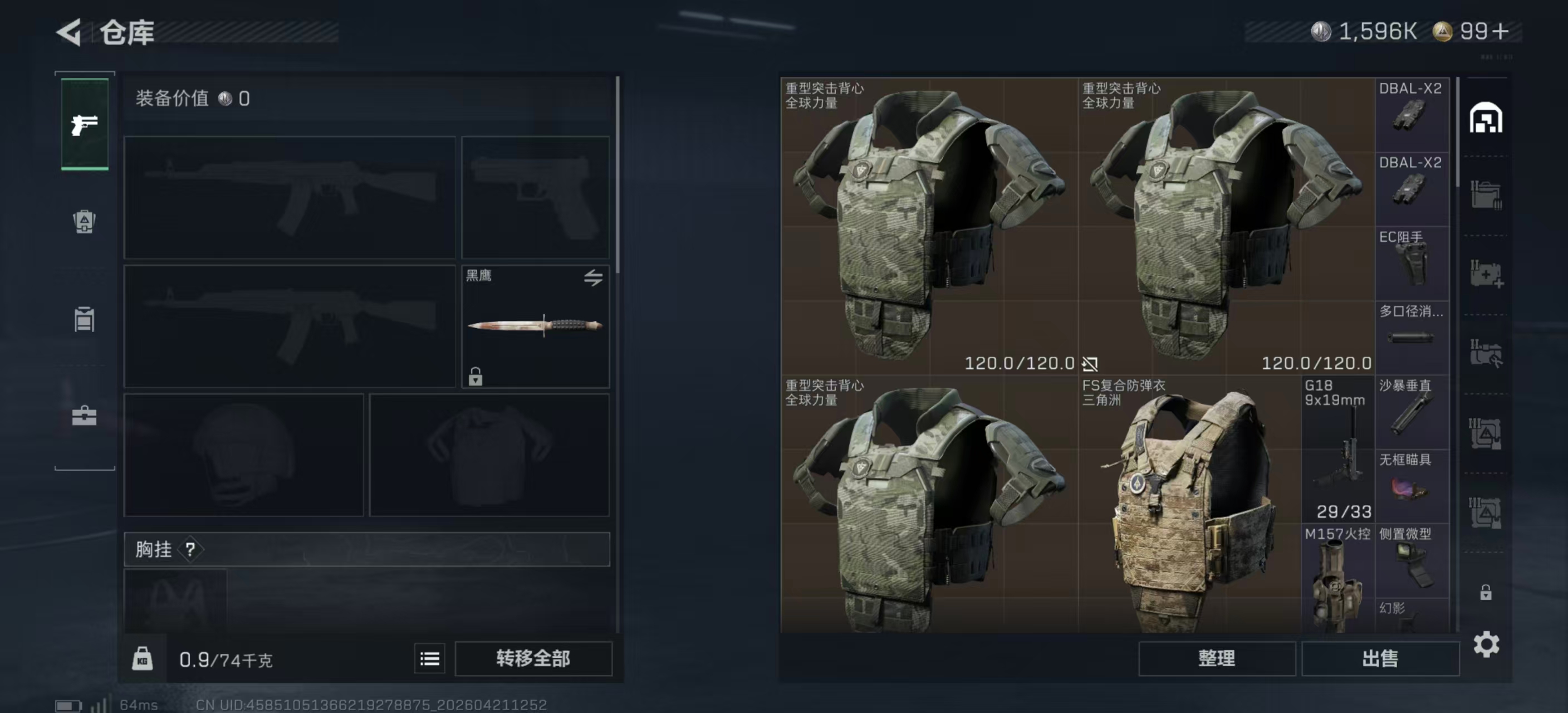Viewport: 1568px width, 713px height.
Task: Click the 转移全部 transfer all button
Action: (534, 658)
